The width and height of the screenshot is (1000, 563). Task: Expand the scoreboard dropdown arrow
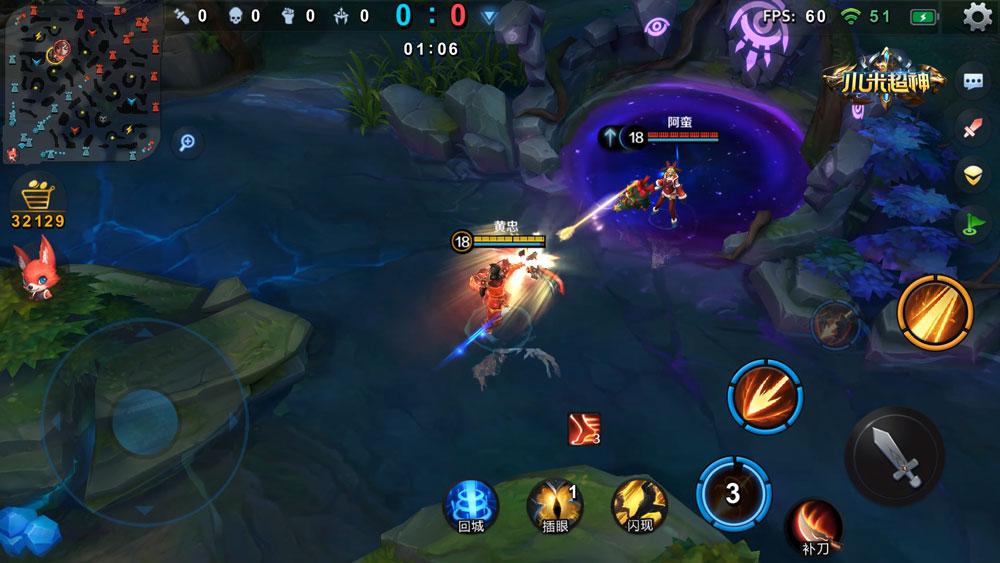pyautogui.click(x=488, y=17)
